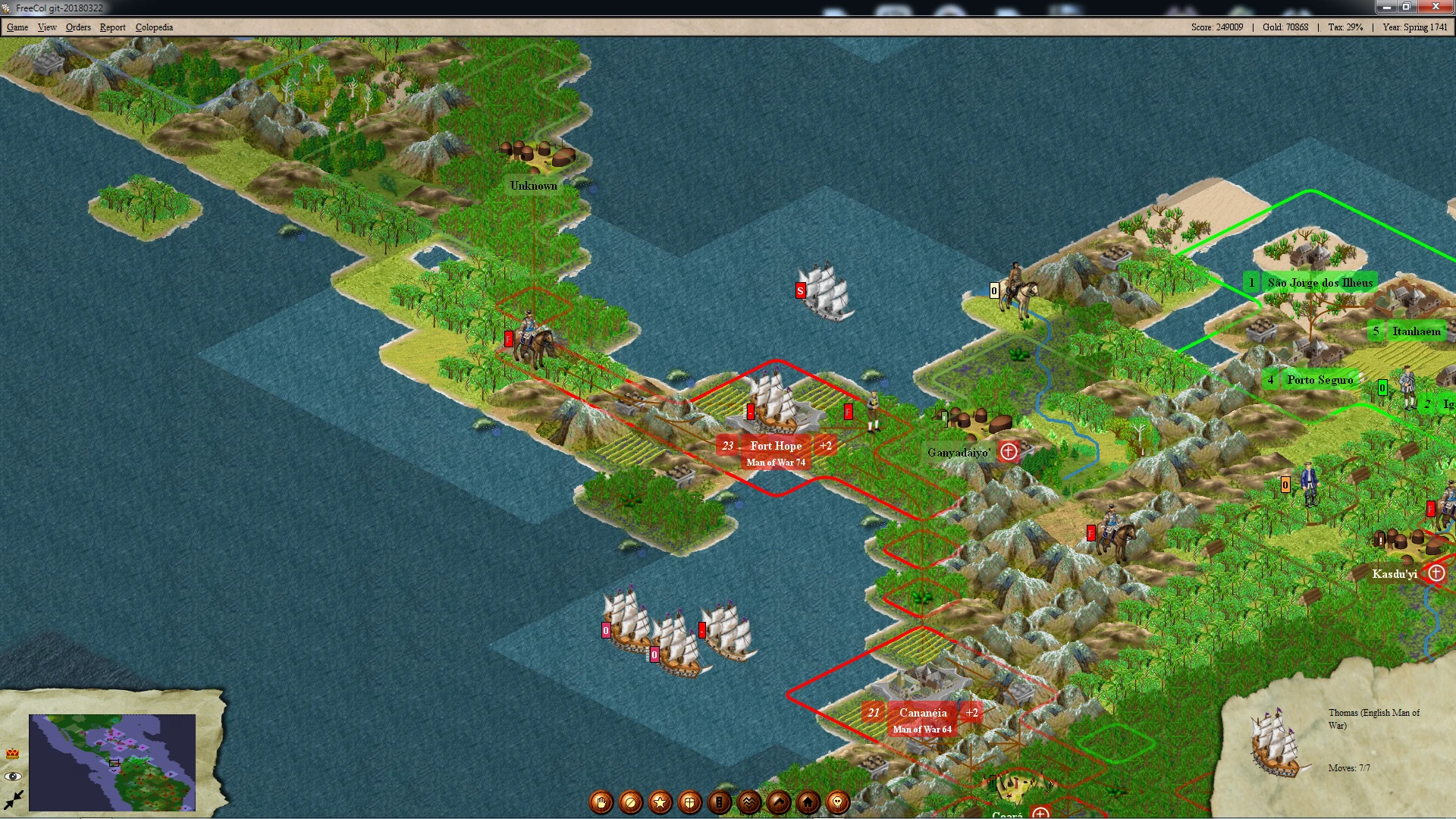
Task: Toggle display with the View menu
Action: point(48,27)
